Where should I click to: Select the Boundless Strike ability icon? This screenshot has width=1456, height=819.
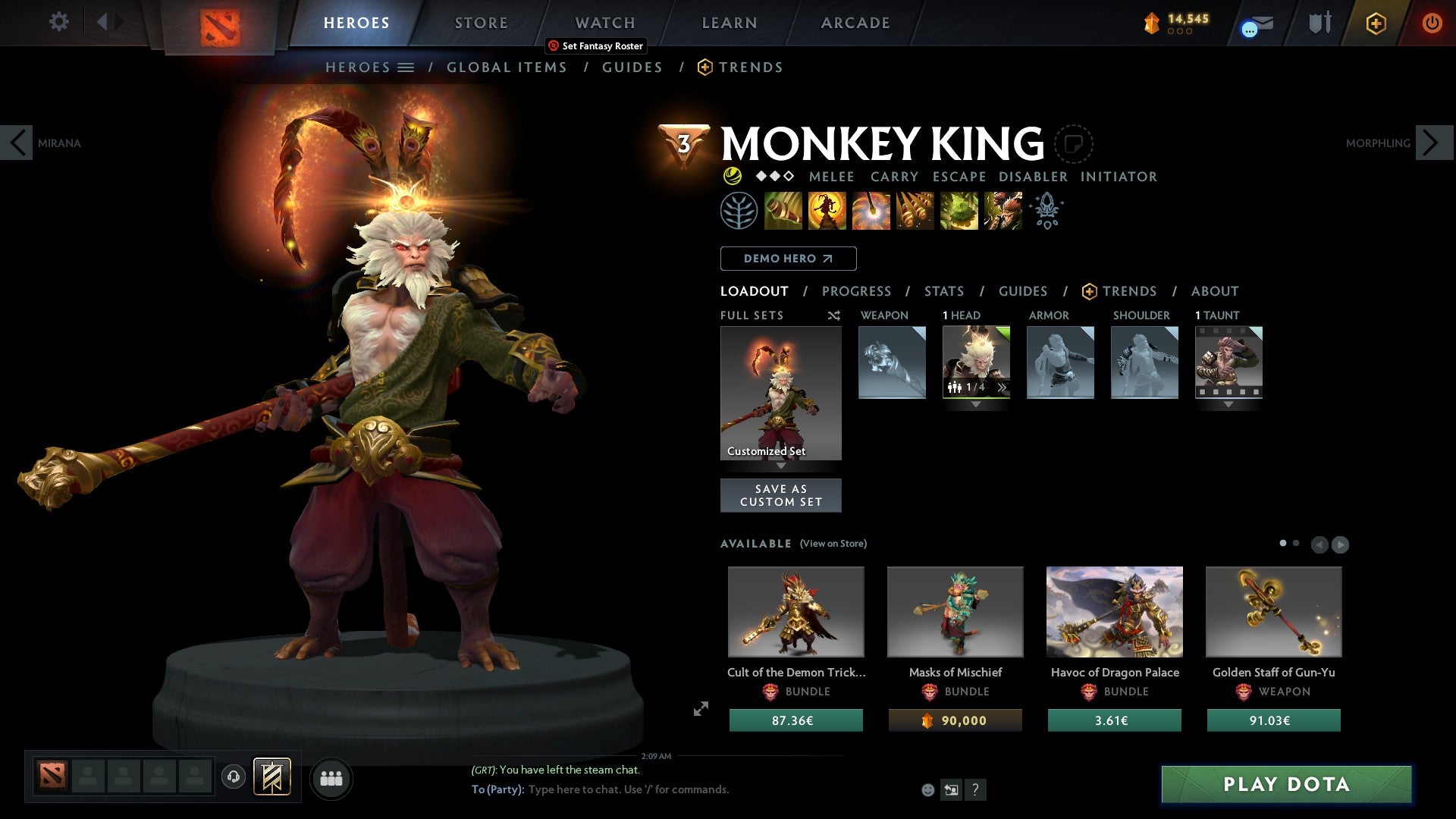[782, 211]
